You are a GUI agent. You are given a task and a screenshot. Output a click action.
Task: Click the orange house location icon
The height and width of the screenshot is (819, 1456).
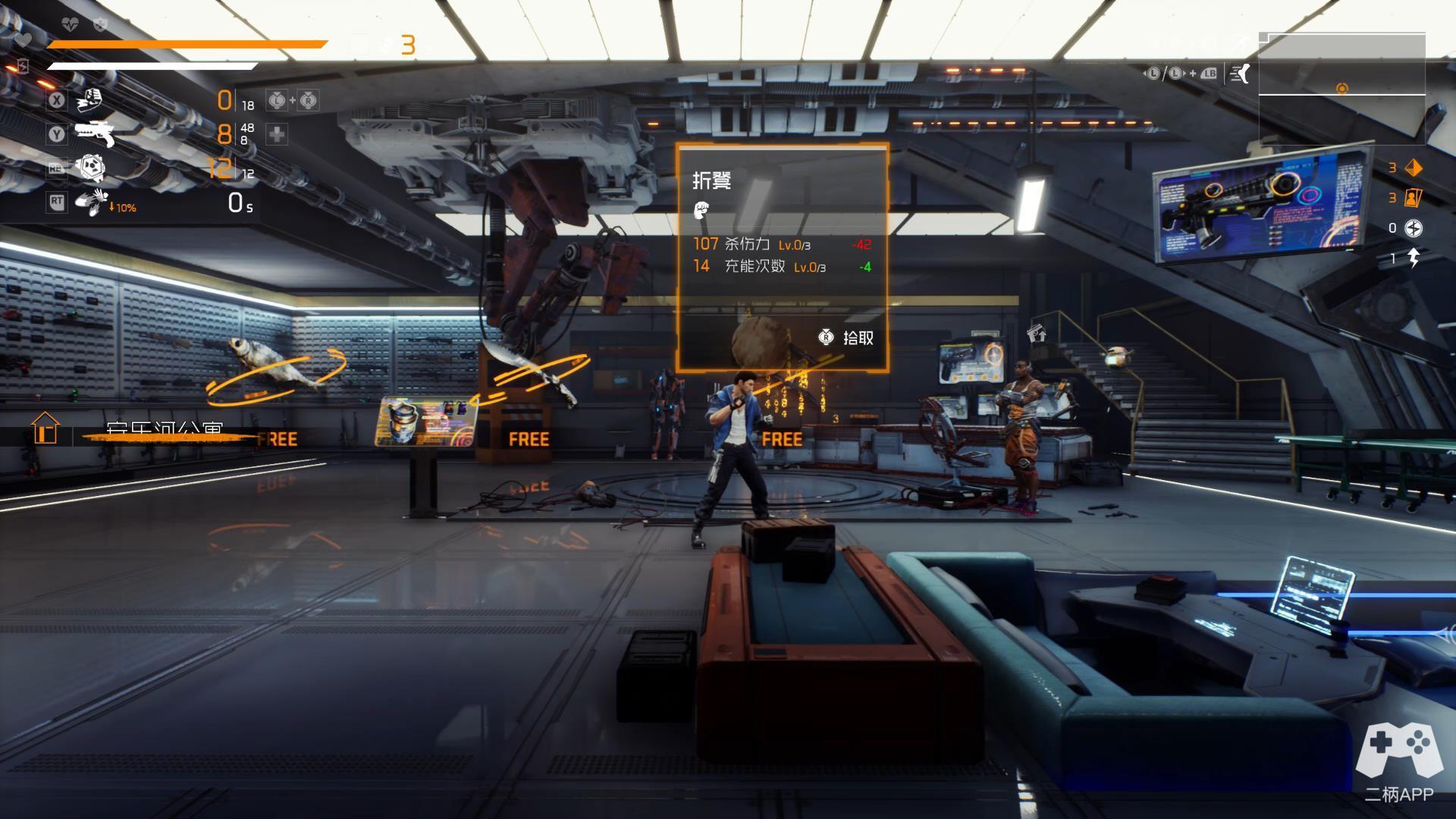(x=45, y=428)
